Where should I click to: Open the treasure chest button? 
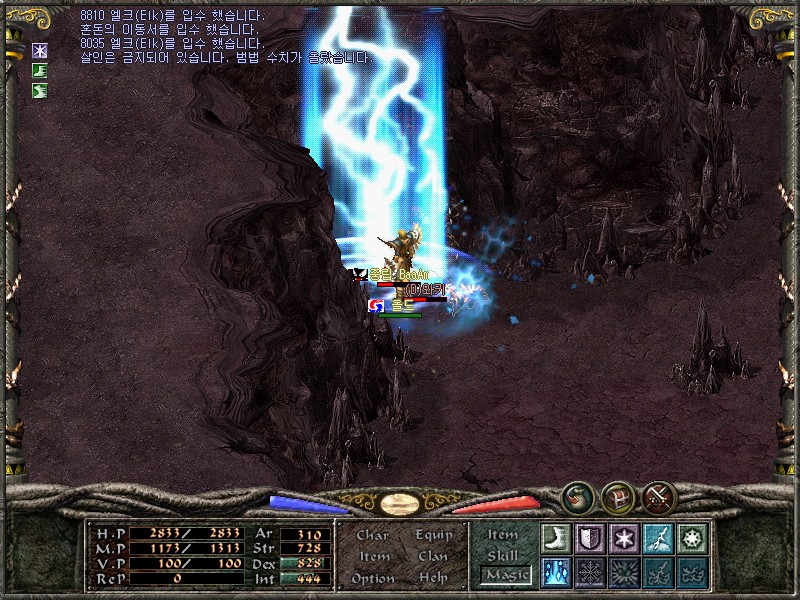[618, 496]
